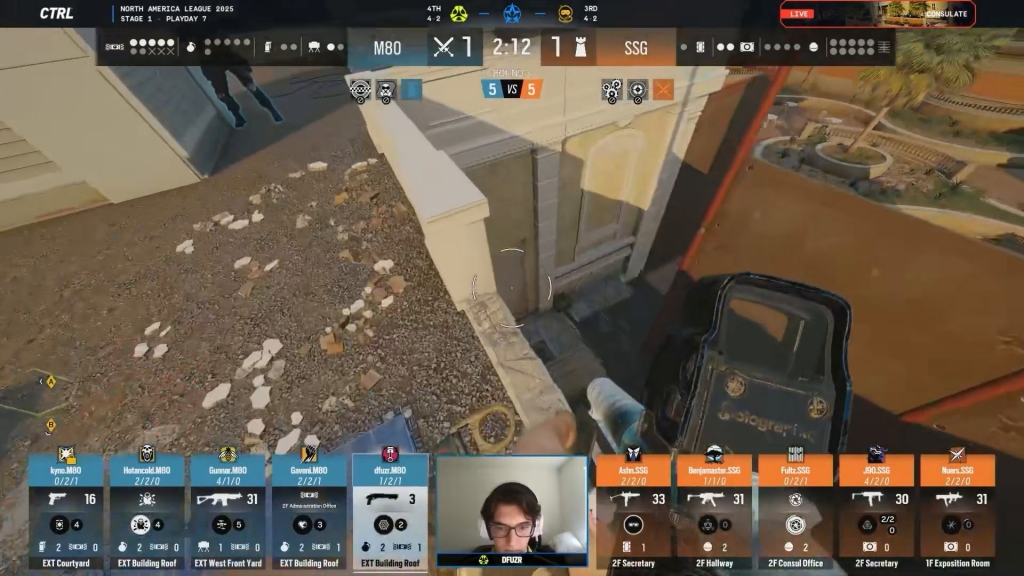Select Hotancold.M80 player card
This screenshot has width=1024, height=576.
pyautogui.click(x=147, y=511)
